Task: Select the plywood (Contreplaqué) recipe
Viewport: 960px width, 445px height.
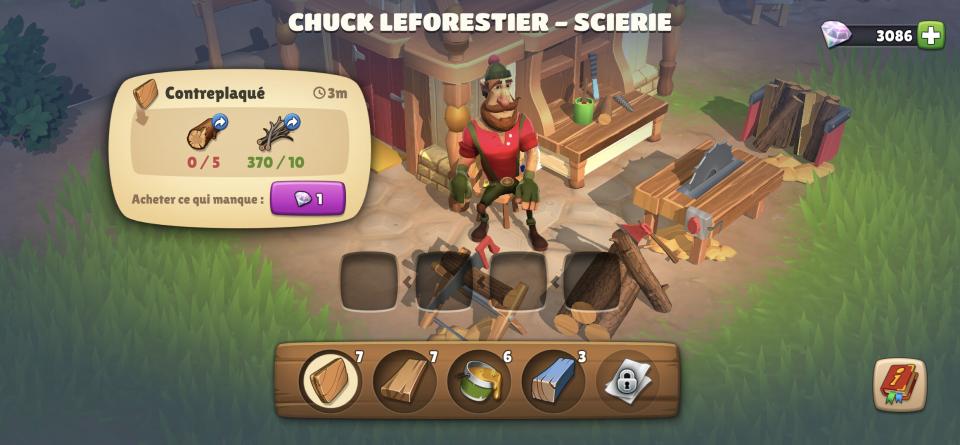Action: (330, 380)
